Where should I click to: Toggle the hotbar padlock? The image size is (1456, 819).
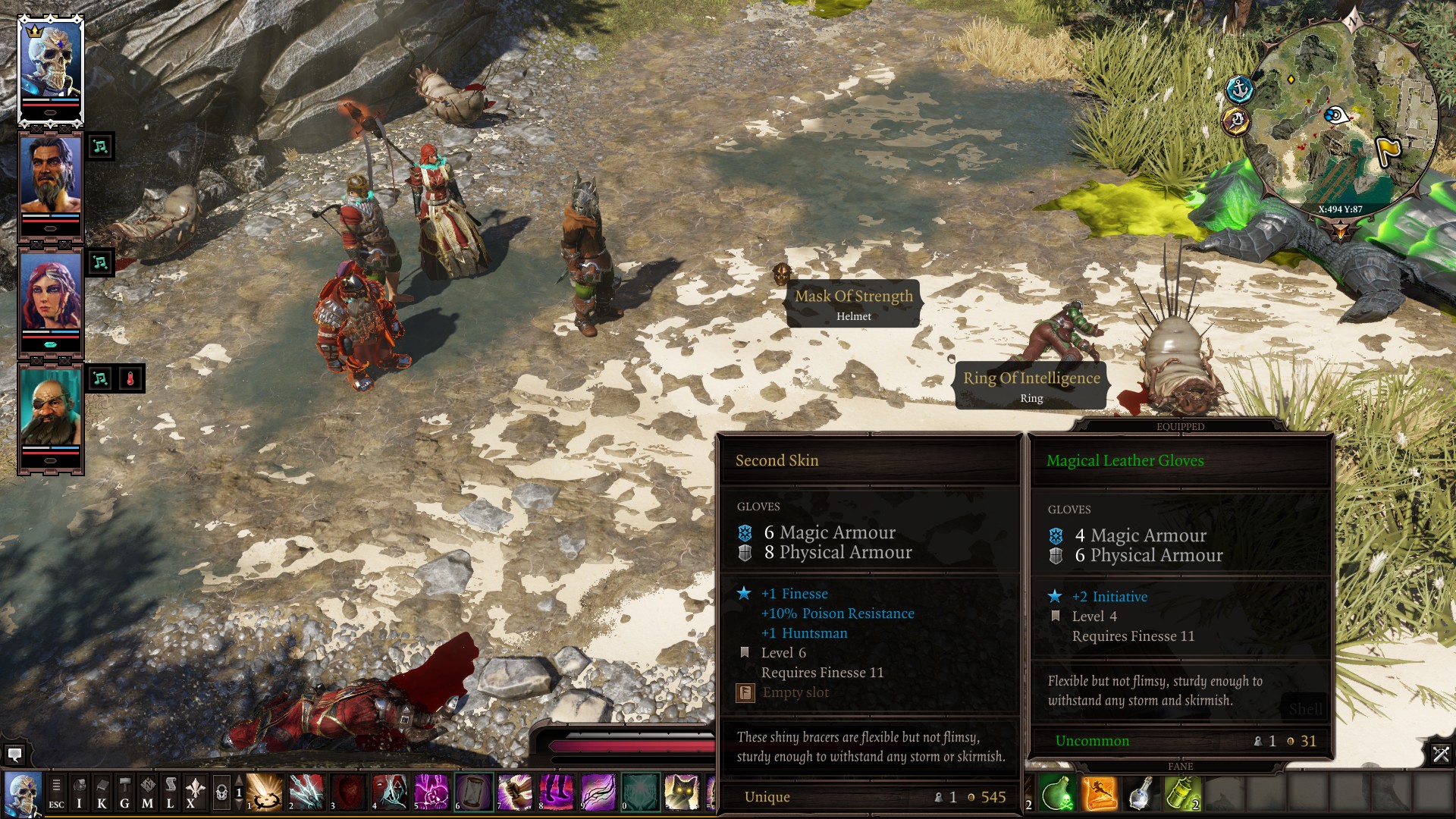click(x=221, y=793)
